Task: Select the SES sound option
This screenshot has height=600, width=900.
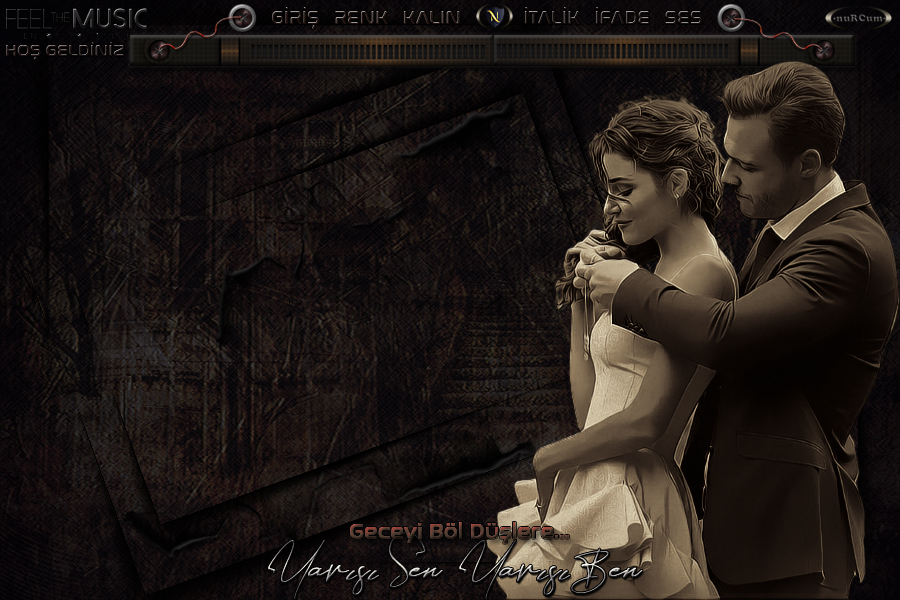Action: [x=683, y=17]
